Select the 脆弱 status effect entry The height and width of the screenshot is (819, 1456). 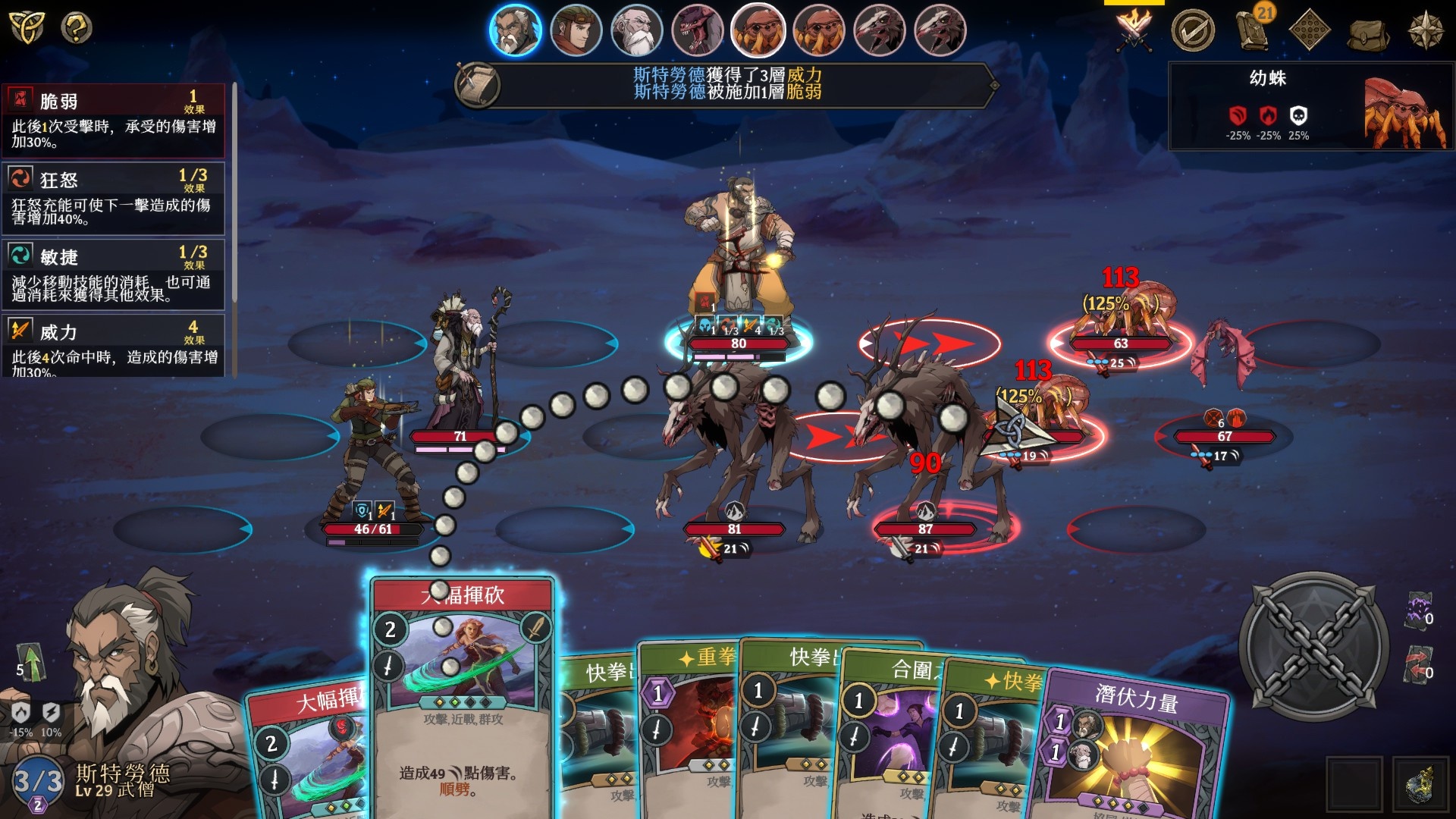coord(114,120)
